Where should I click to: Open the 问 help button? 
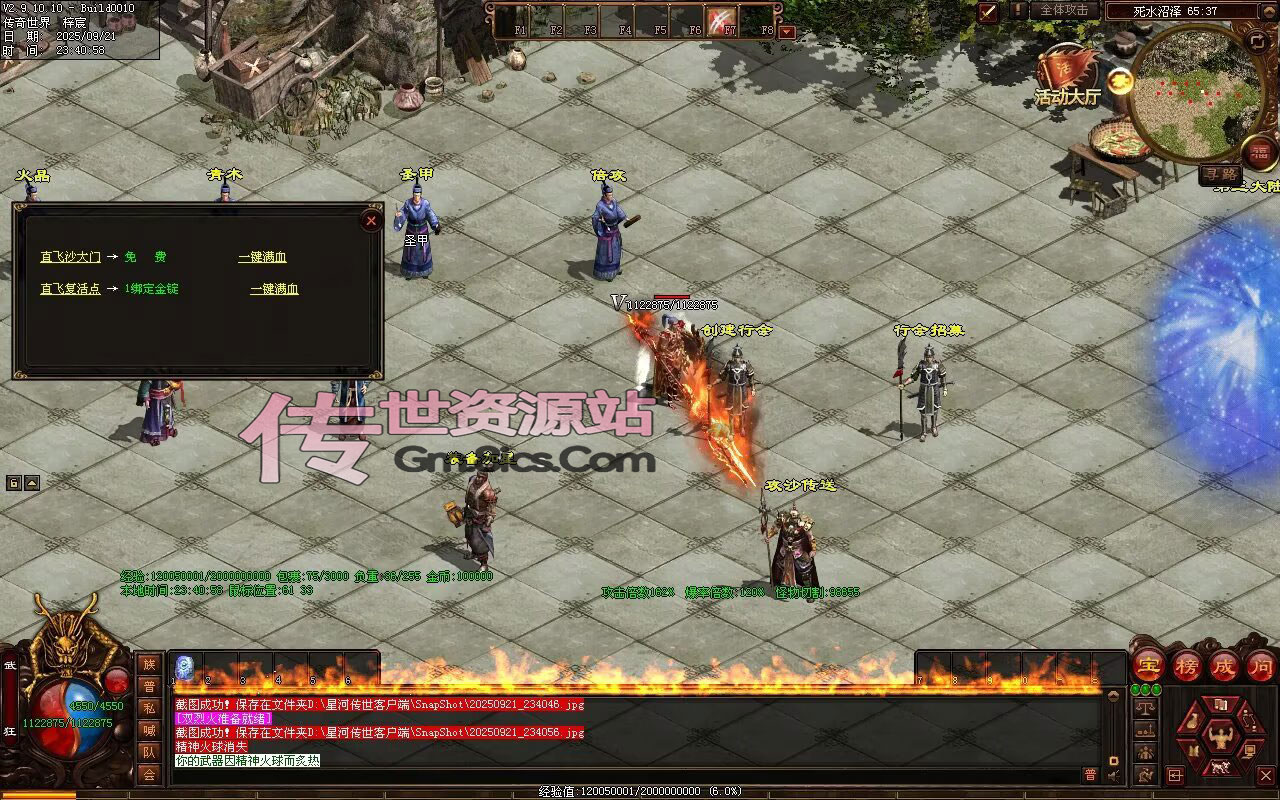pos(1261,665)
